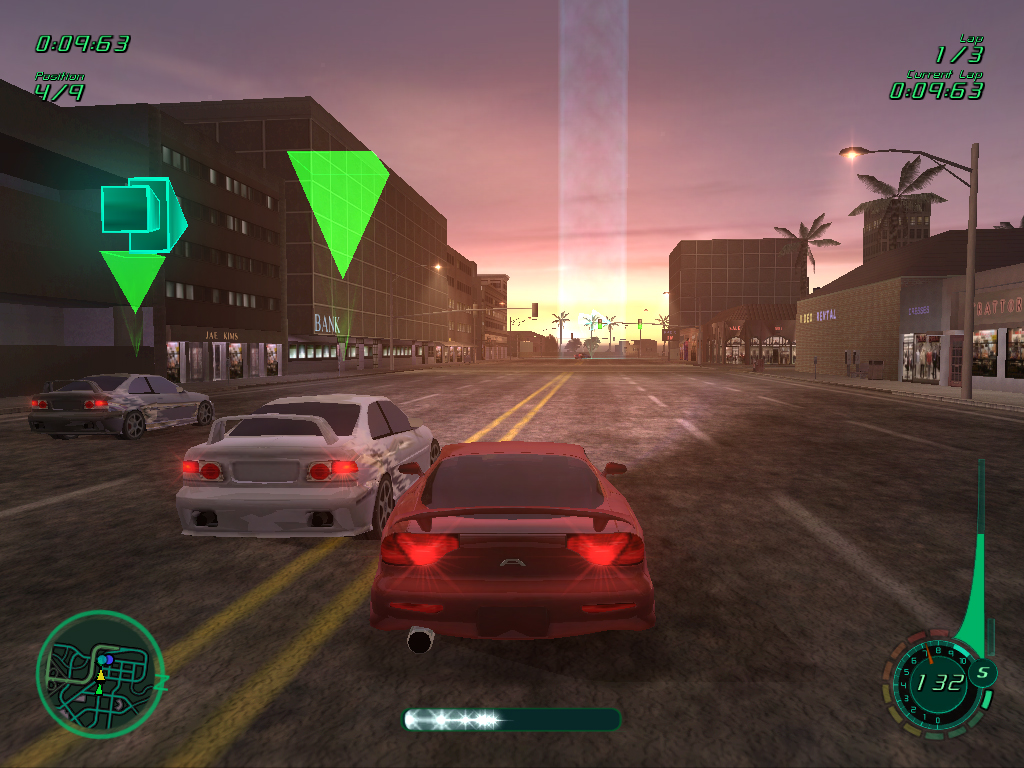Image resolution: width=1024 pixels, height=768 pixels.
Task: Click the green S icon beside the speedometer
Action: 982,672
